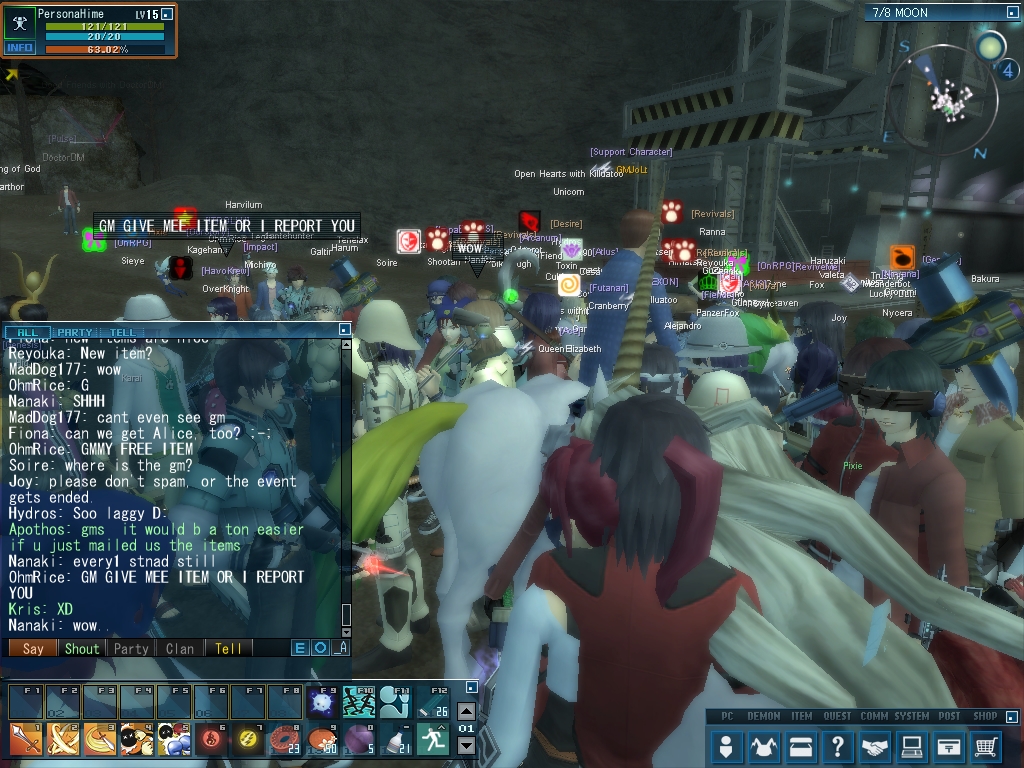The width and height of the screenshot is (1024, 768).
Task: Open the Comm handshake menu
Action: click(x=875, y=746)
